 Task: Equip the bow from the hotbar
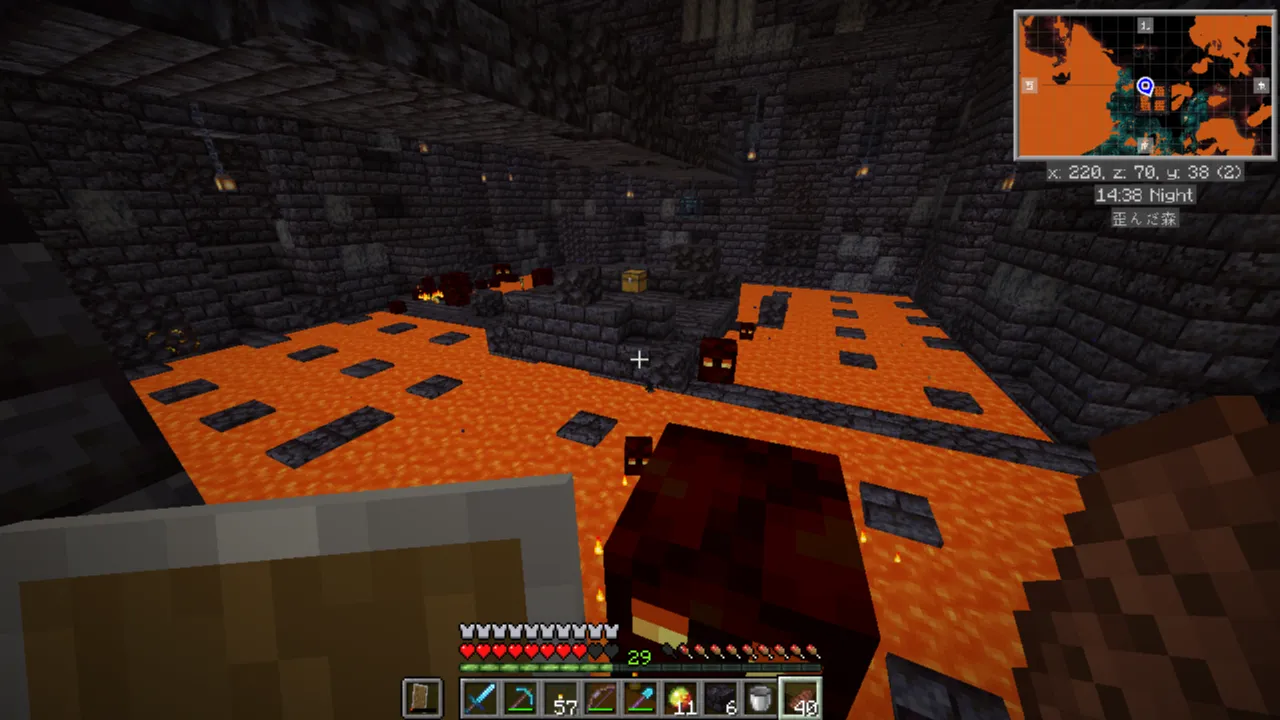(601, 697)
